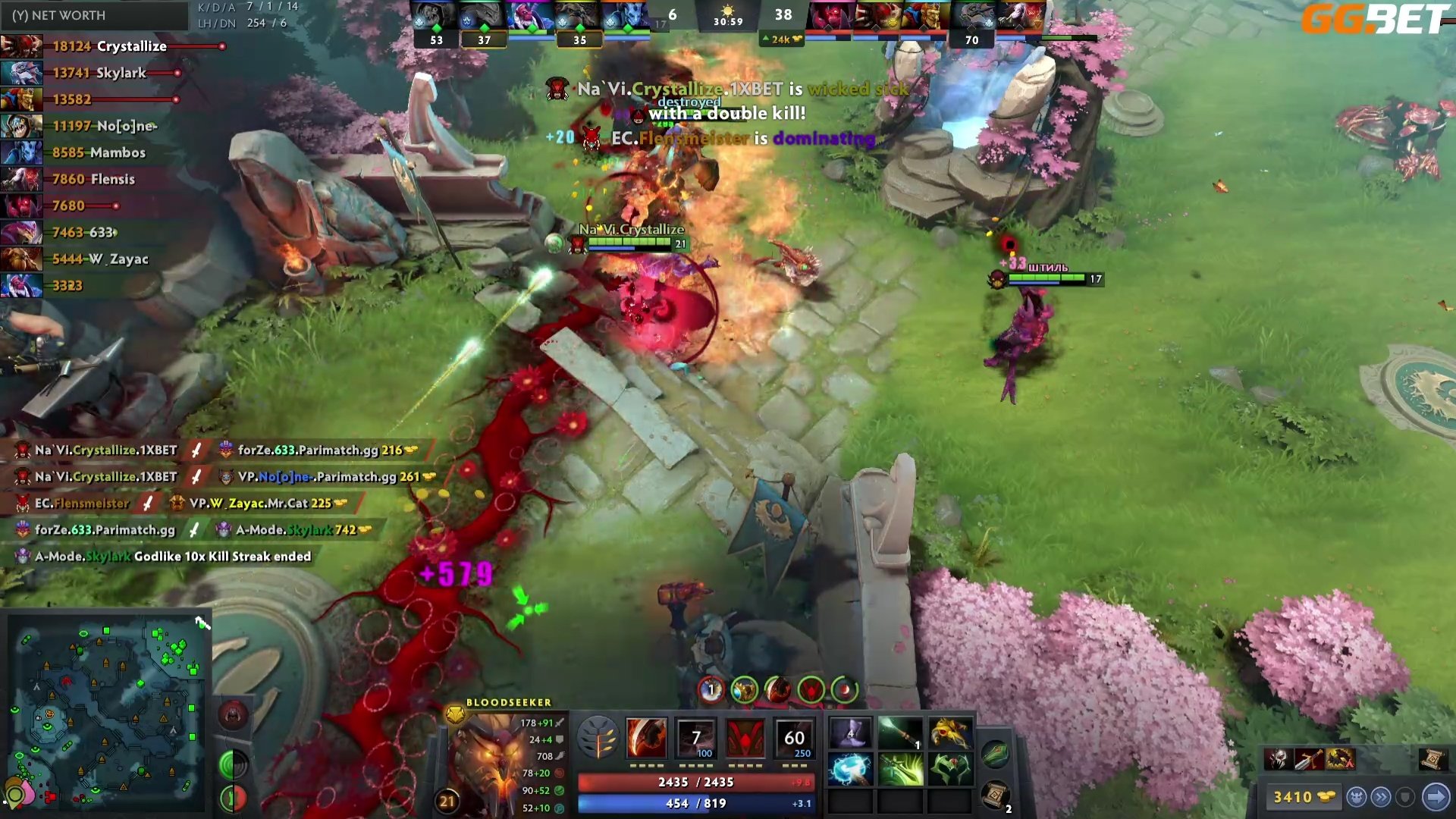Select the Rupture ability on cooldown
The width and height of the screenshot is (1456, 819).
tap(794, 737)
